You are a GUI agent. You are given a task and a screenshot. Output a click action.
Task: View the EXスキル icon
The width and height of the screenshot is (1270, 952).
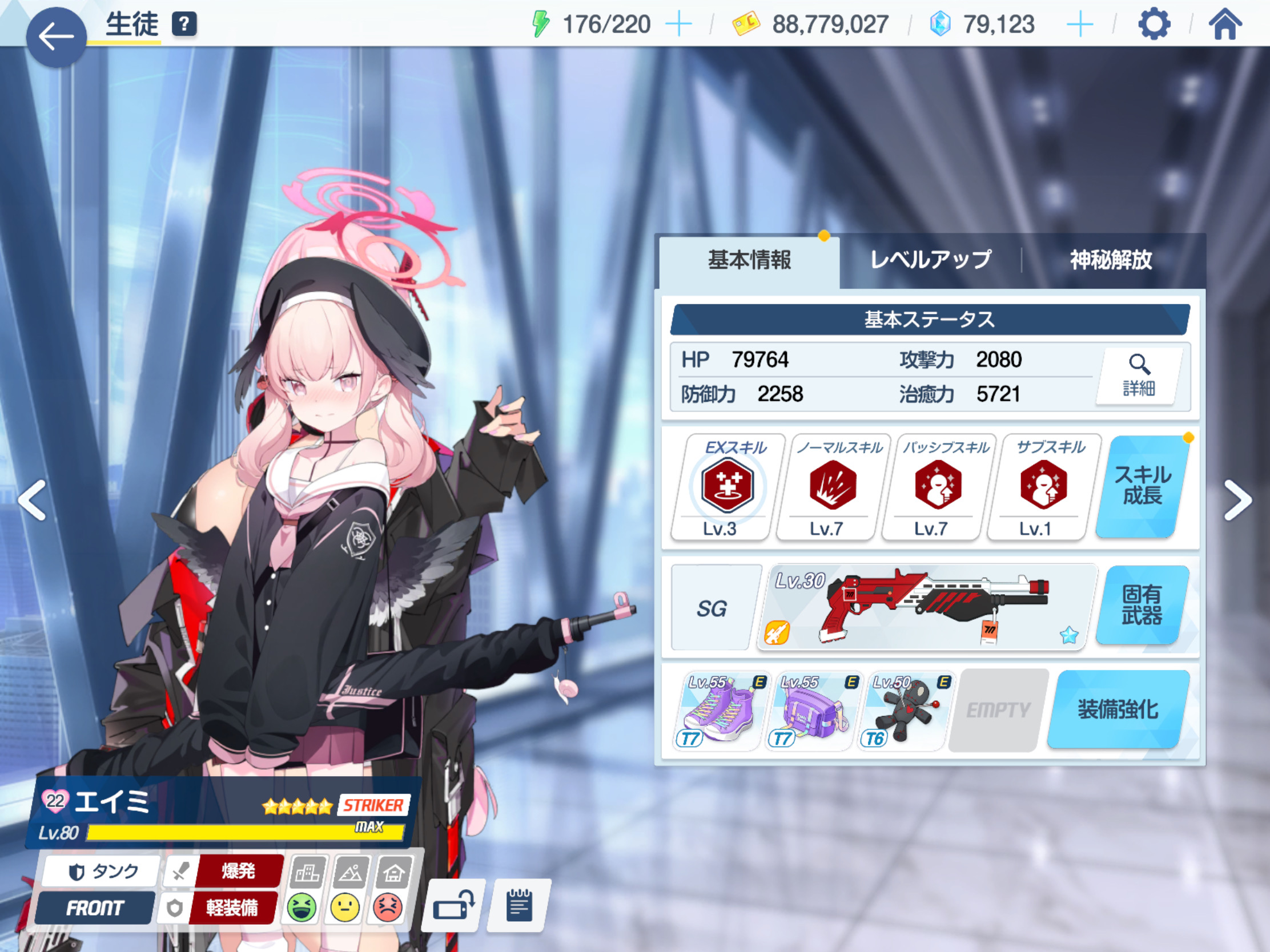pos(728,486)
